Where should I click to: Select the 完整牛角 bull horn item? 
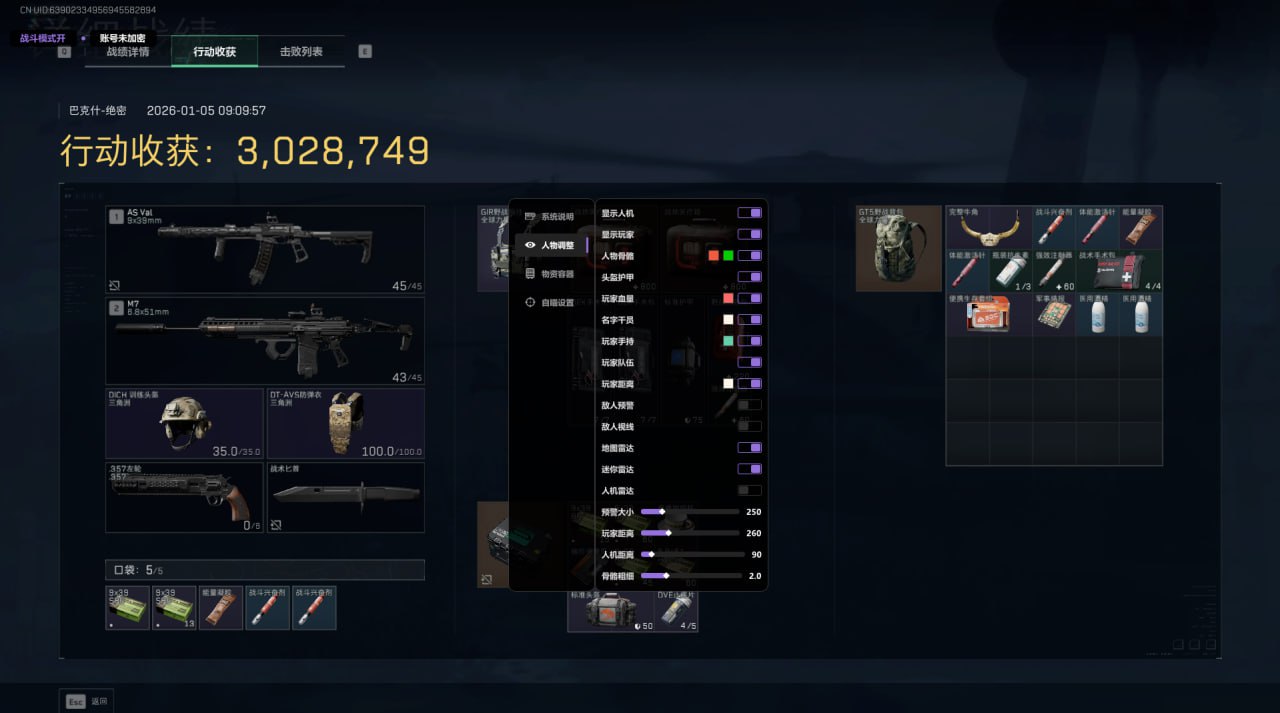[x=989, y=228]
